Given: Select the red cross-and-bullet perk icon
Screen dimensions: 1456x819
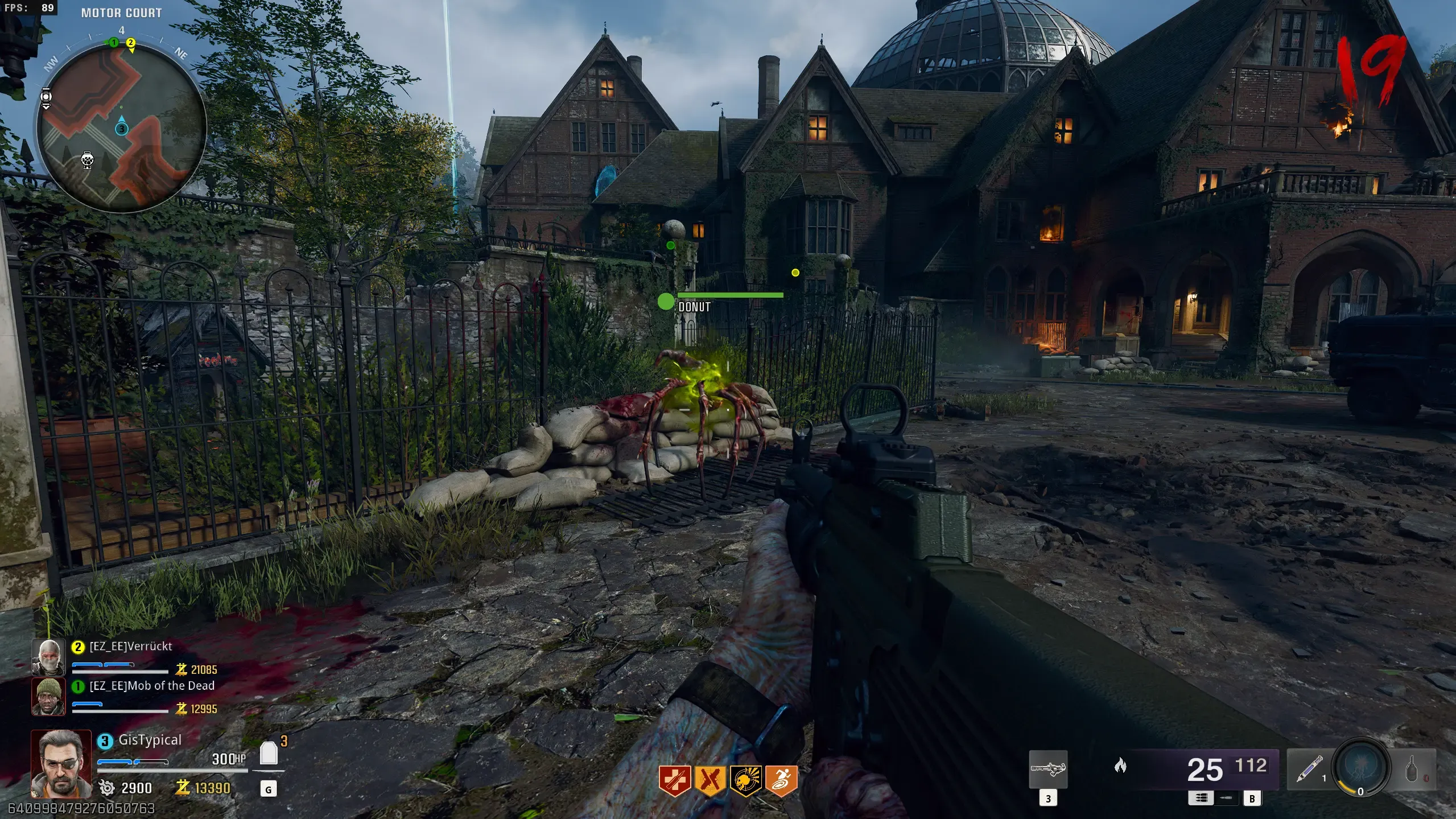Looking at the screenshot, I should pos(675,780).
